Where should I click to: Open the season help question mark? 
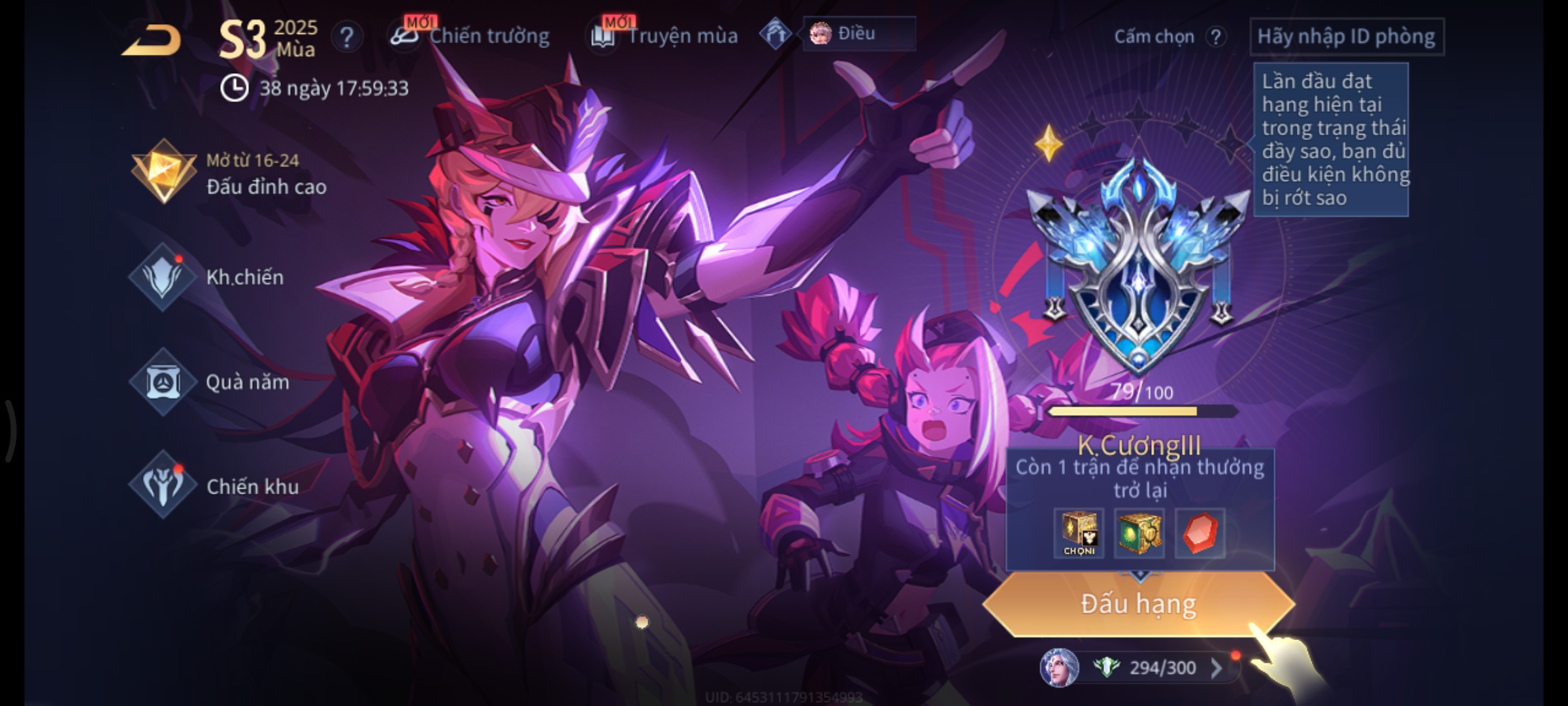(x=346, y=37)
